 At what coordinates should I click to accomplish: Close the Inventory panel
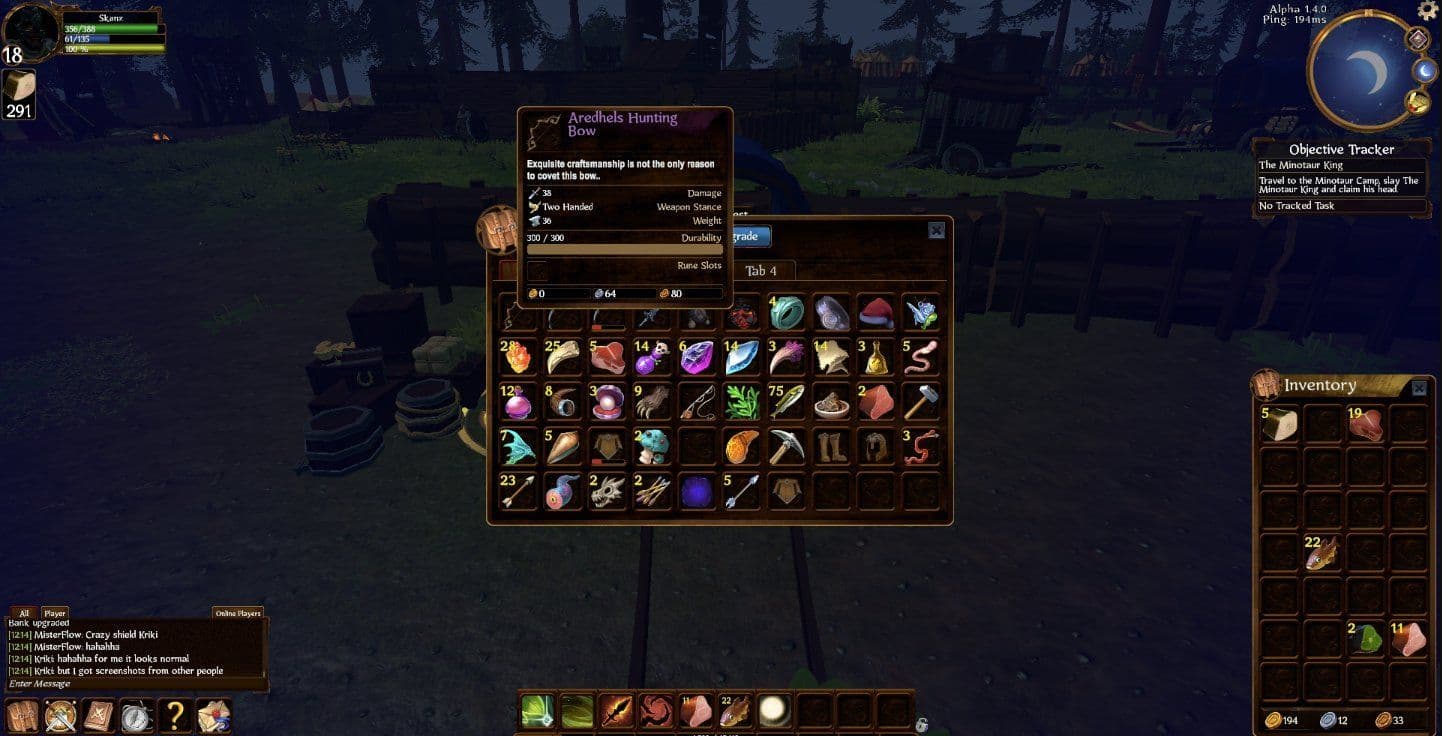pos(1419,387)
